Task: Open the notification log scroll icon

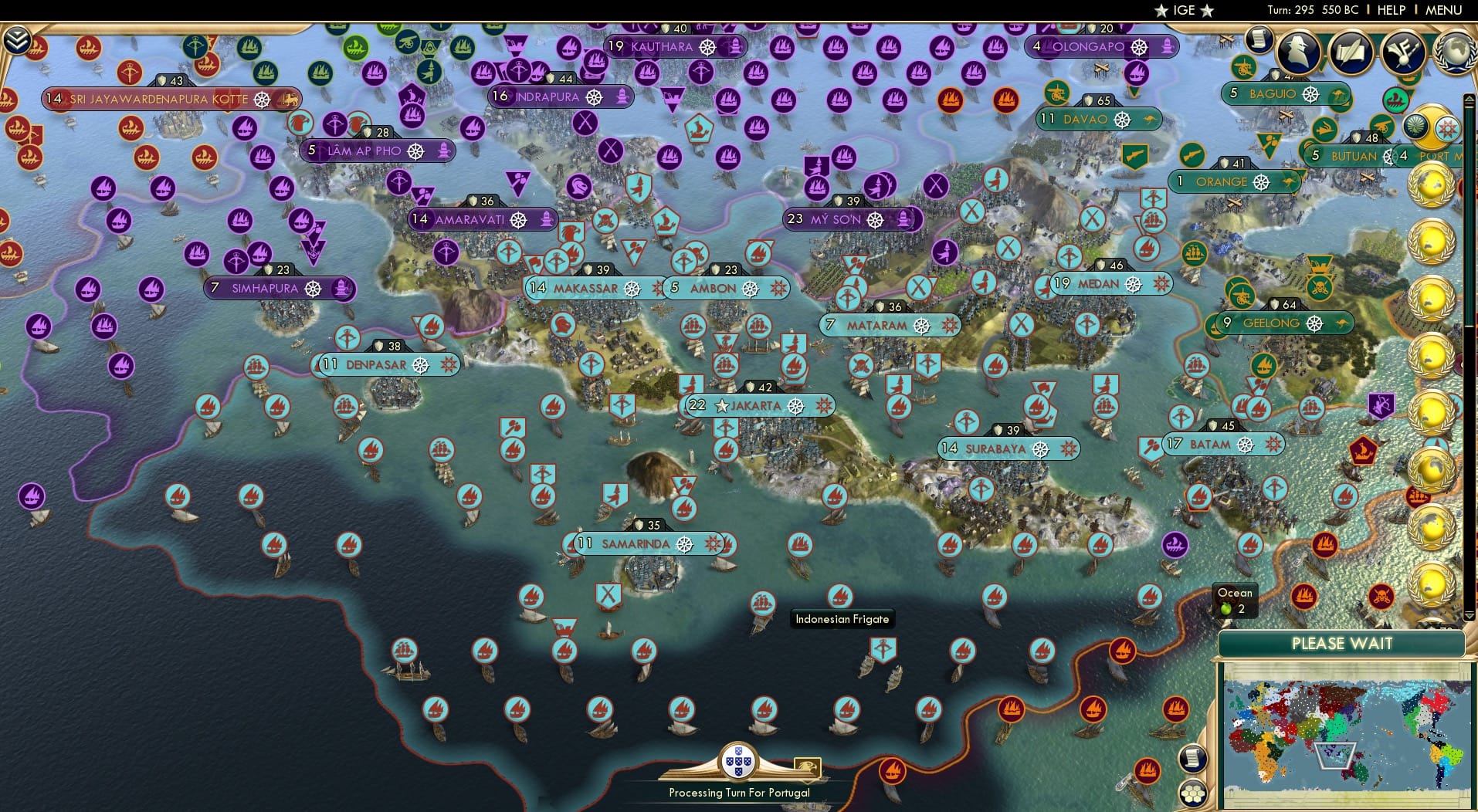Action: 1259,40
